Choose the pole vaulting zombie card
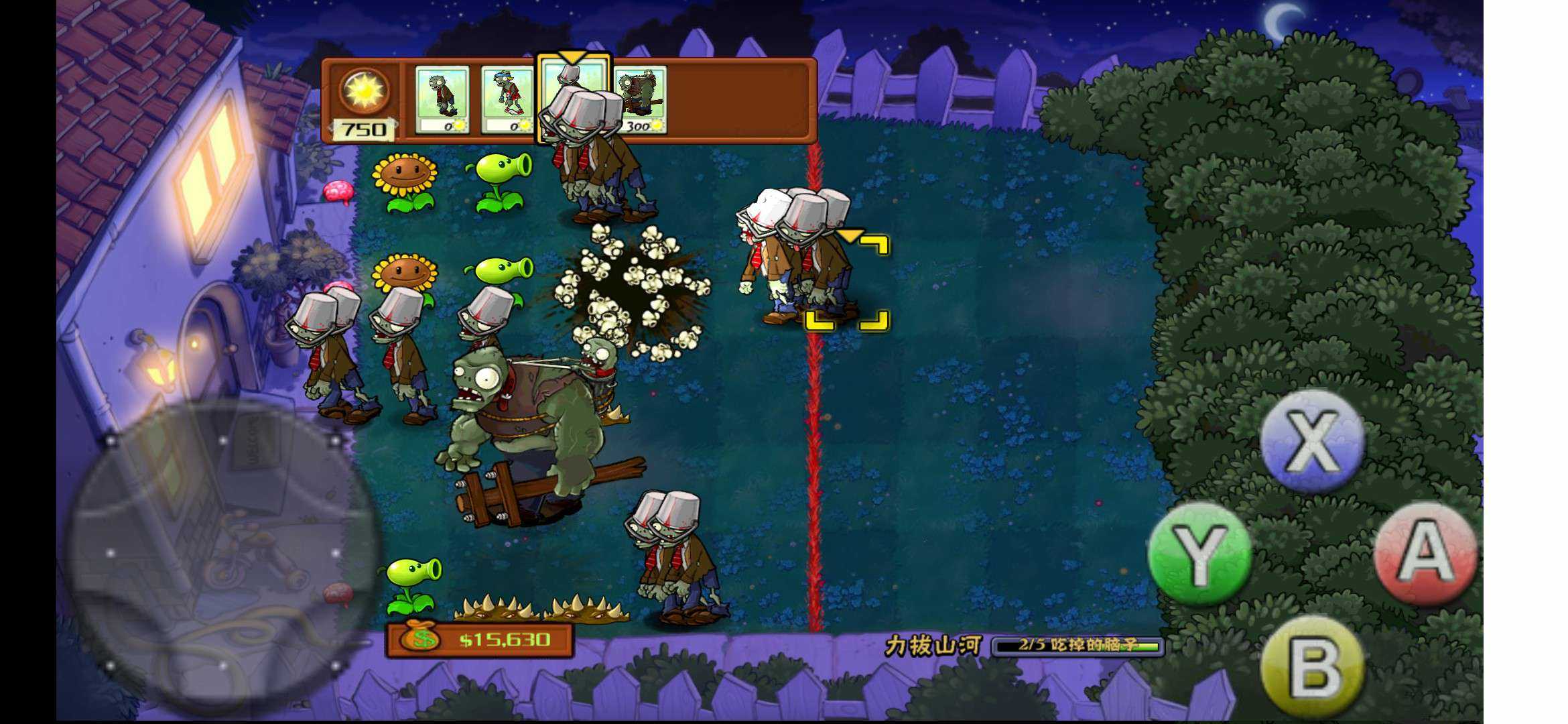Viewport: 1568px width, 724px height. 507,100
